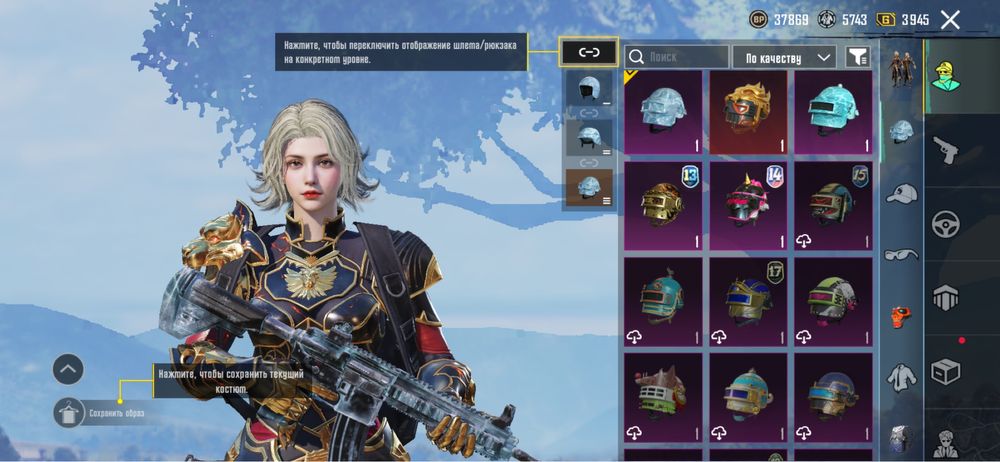Open the box crate tab
The width and height of the screenshot is (1000, 462).
[x=945, y=370]
